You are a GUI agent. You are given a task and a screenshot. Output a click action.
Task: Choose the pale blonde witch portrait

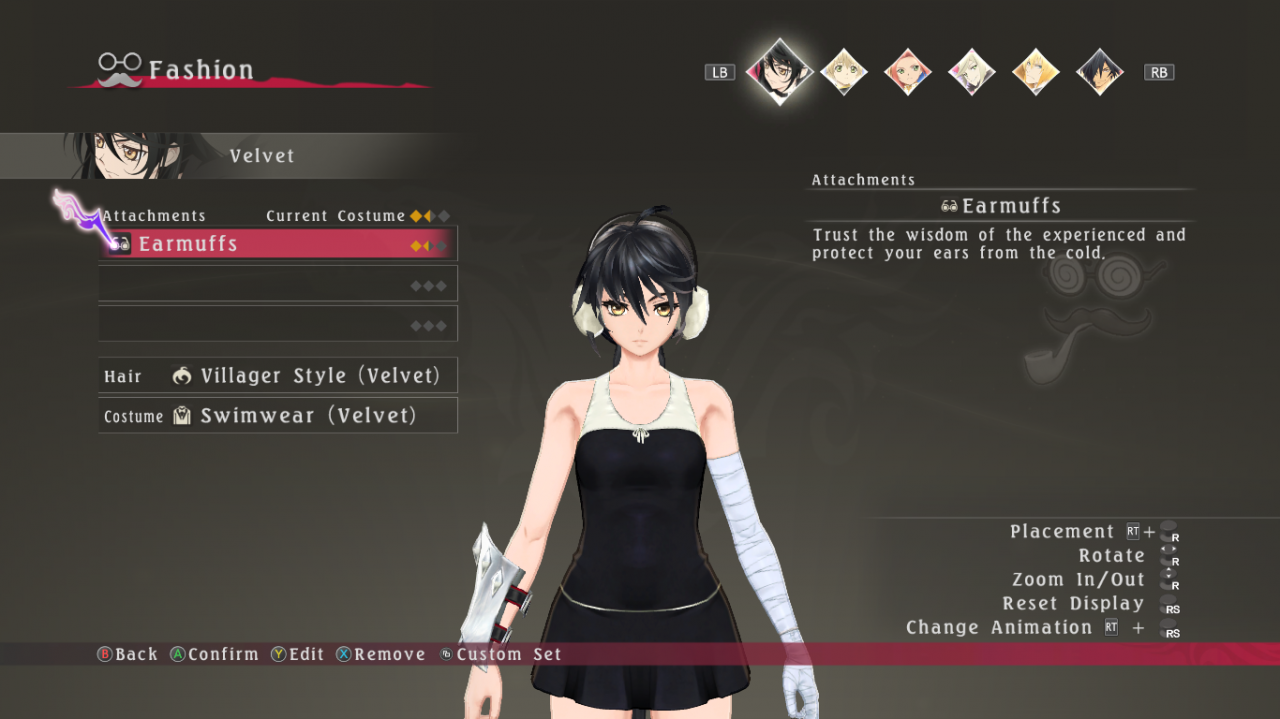pos(972,72)
